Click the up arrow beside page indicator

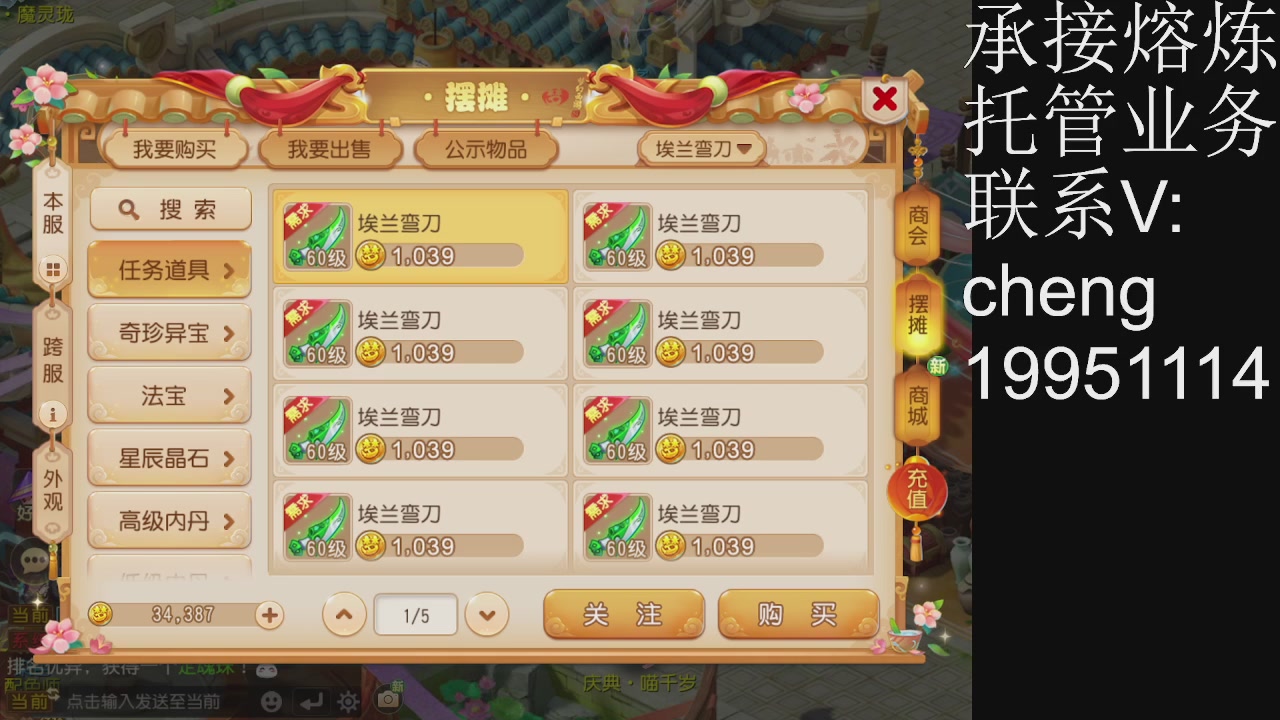(344, 615)
